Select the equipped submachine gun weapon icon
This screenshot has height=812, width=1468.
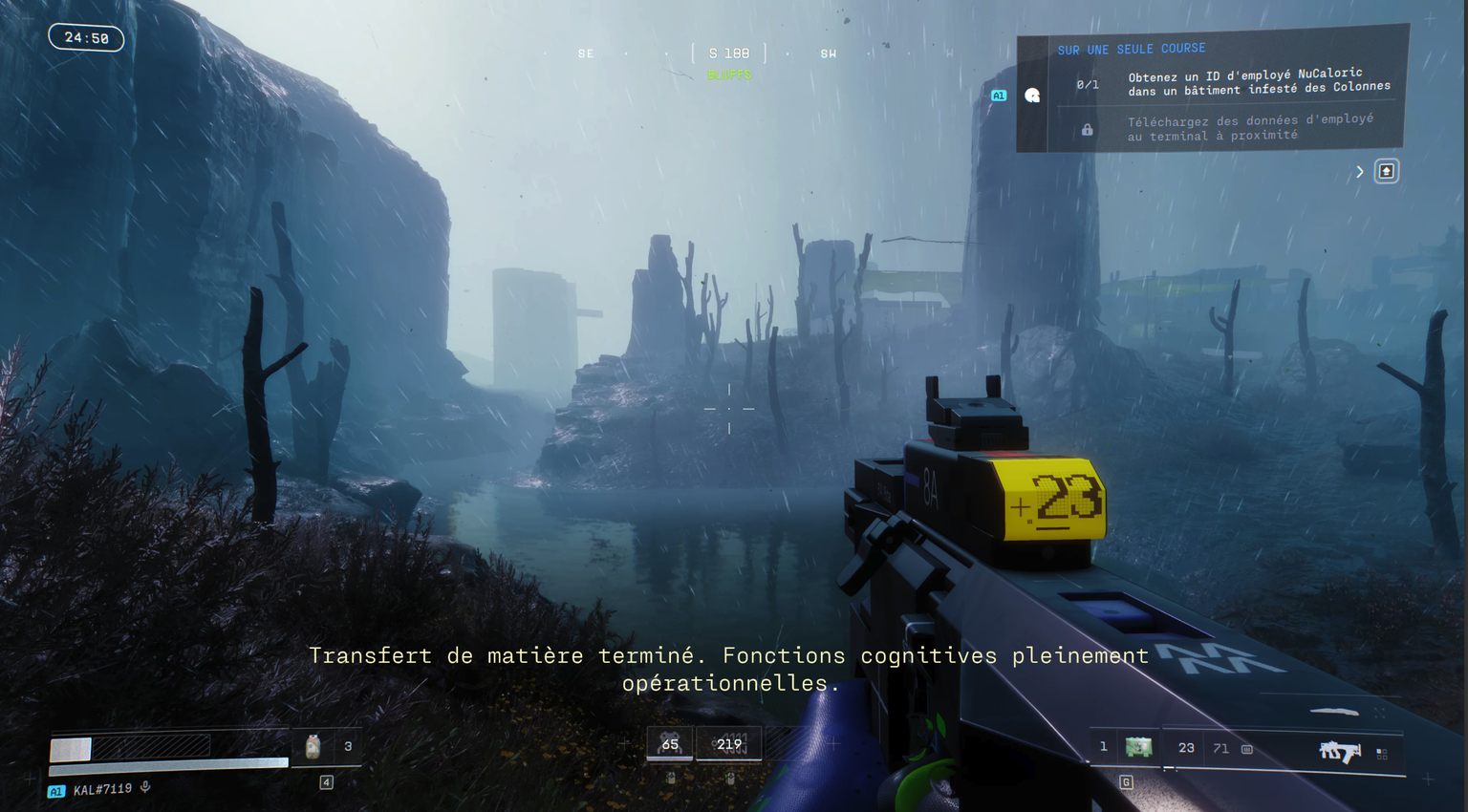[x=1339, y=752]
